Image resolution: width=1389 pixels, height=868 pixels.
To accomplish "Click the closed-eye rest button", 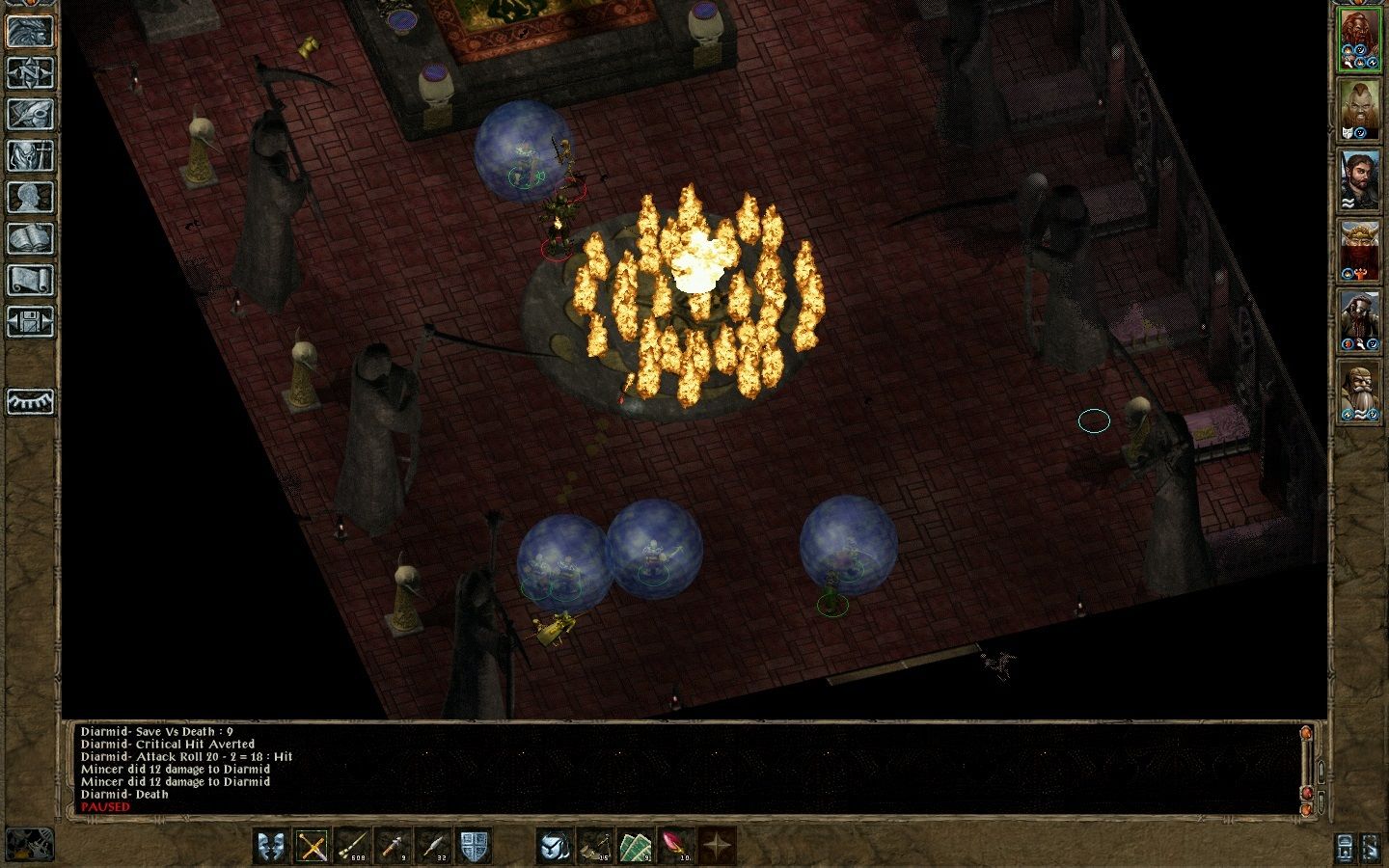I will (31, 401).
